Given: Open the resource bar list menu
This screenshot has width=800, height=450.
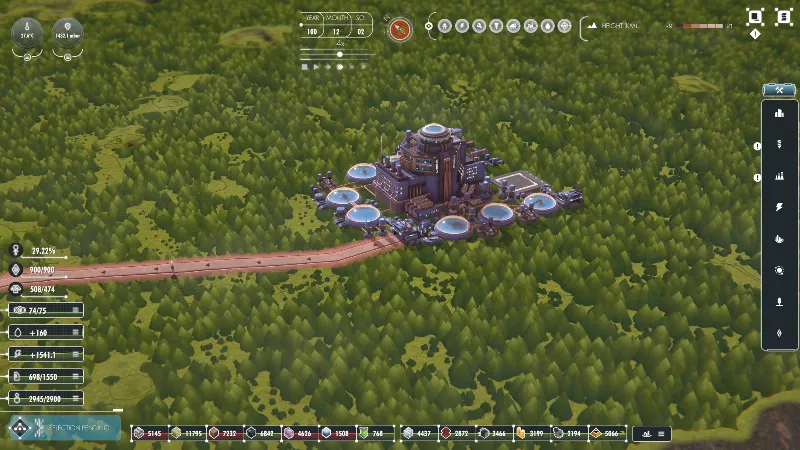Looking at the screenshot, I should pos(661,434).
